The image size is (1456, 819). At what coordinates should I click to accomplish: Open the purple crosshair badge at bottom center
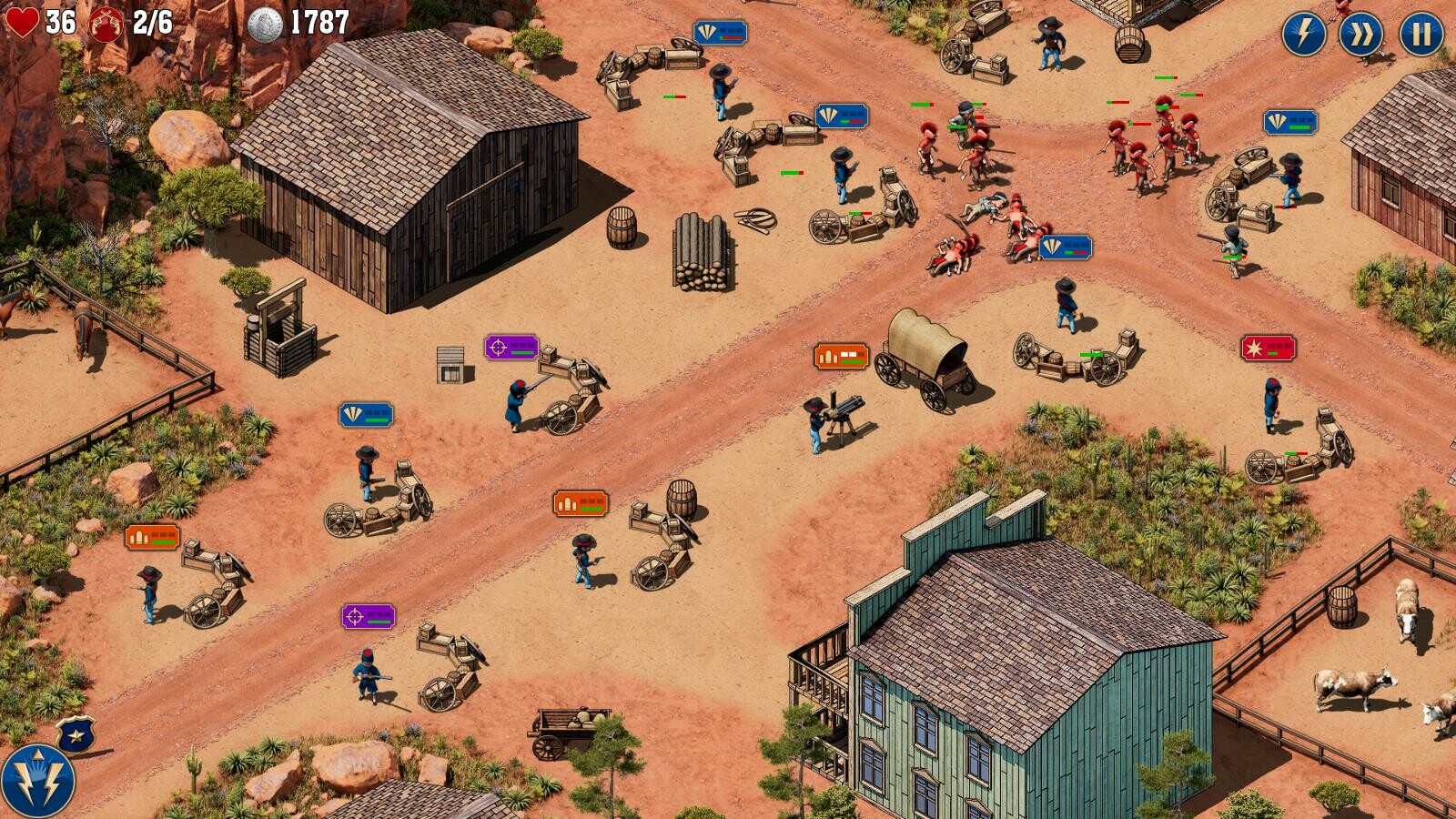click(x=368, y=617)
